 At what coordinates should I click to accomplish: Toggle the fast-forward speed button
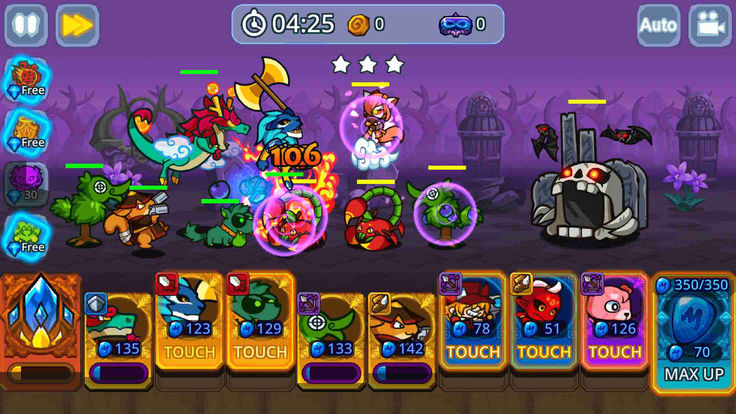click(x=77, y=25)
